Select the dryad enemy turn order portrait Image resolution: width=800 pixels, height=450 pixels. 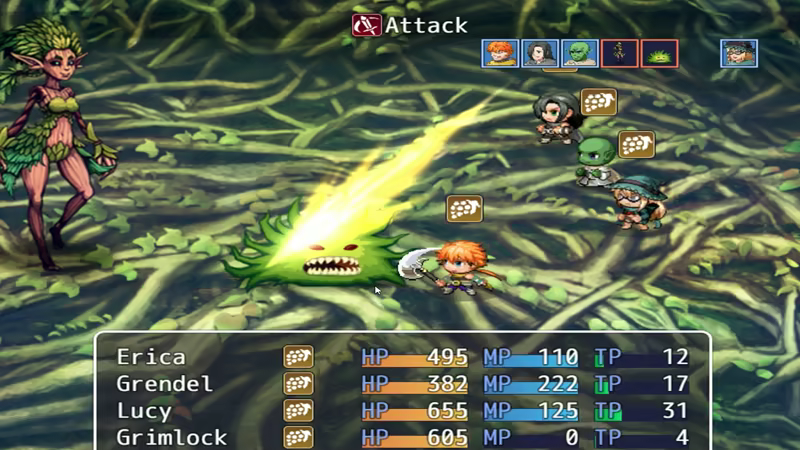619,53
